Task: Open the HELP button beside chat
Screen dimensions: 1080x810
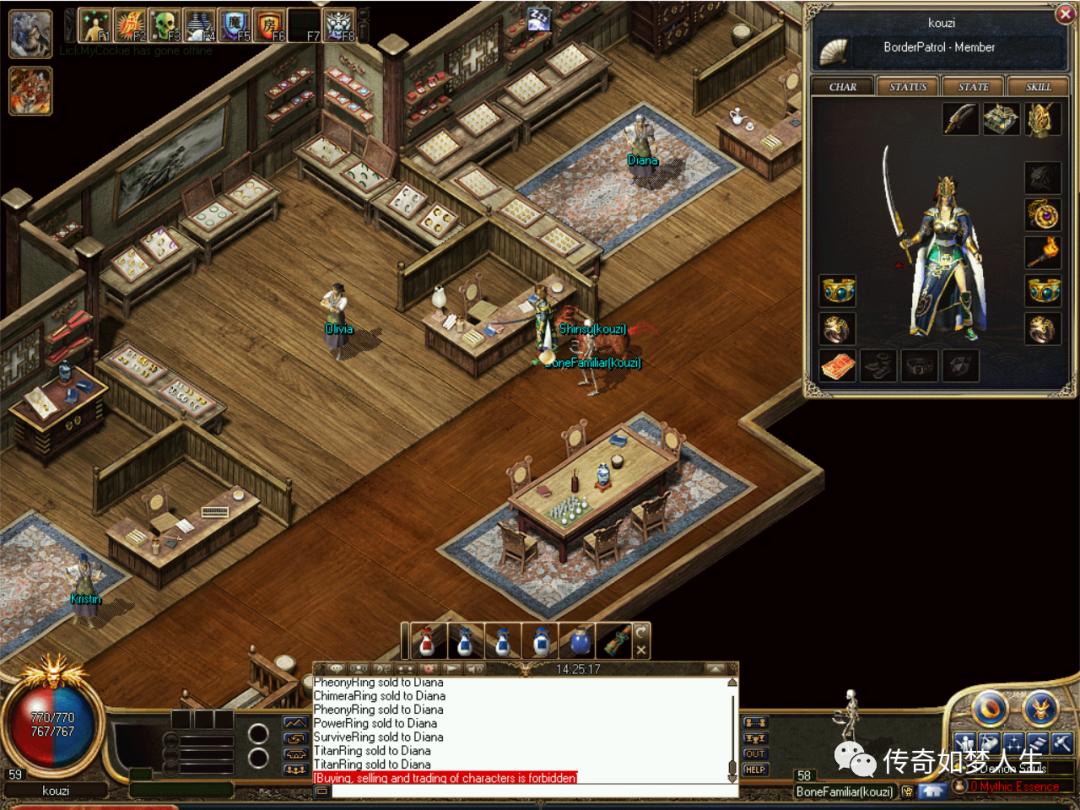Action: (755, 769)
